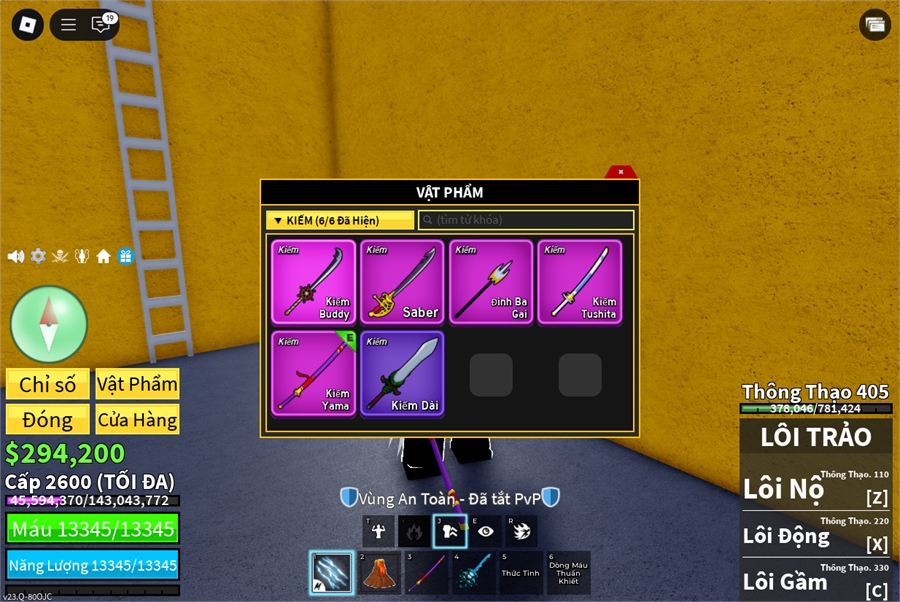
Task: Select the Kiếm Tushita sword
Action: (x=580, y=281)
